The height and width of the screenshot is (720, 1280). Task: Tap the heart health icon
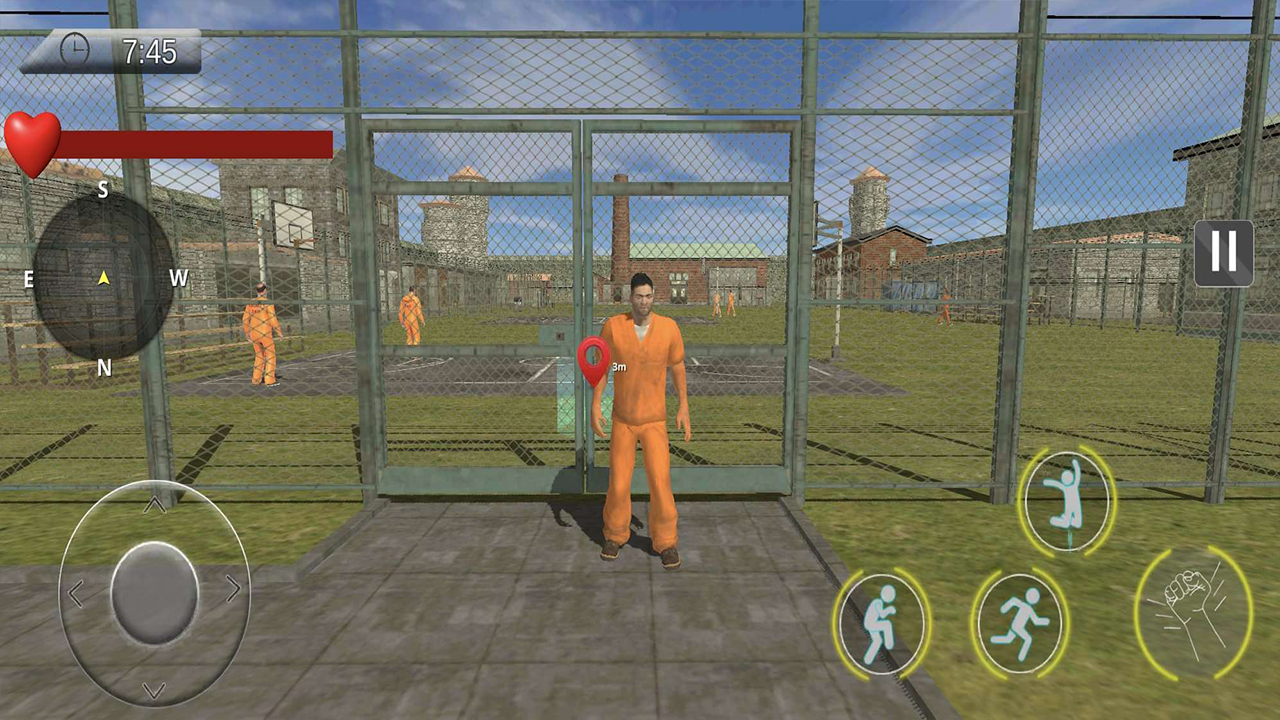[x=35, y=142]
